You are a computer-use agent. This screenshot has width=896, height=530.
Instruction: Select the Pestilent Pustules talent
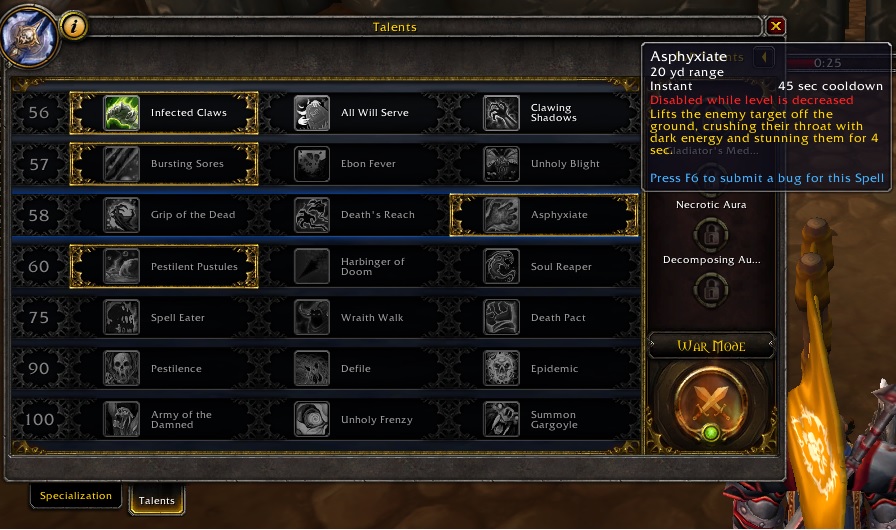[164, 267]
